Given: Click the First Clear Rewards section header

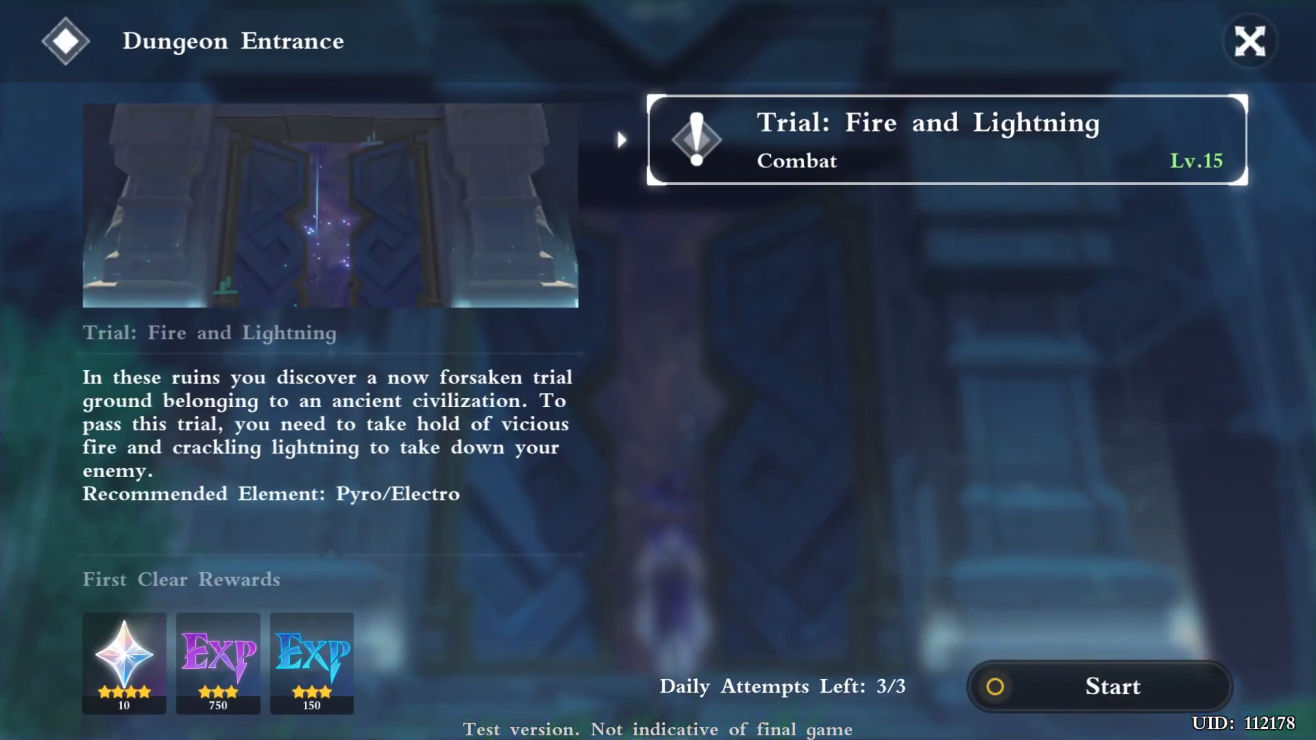Looking at the screenshot, I should pyautogui.click(x=181, y=579).
